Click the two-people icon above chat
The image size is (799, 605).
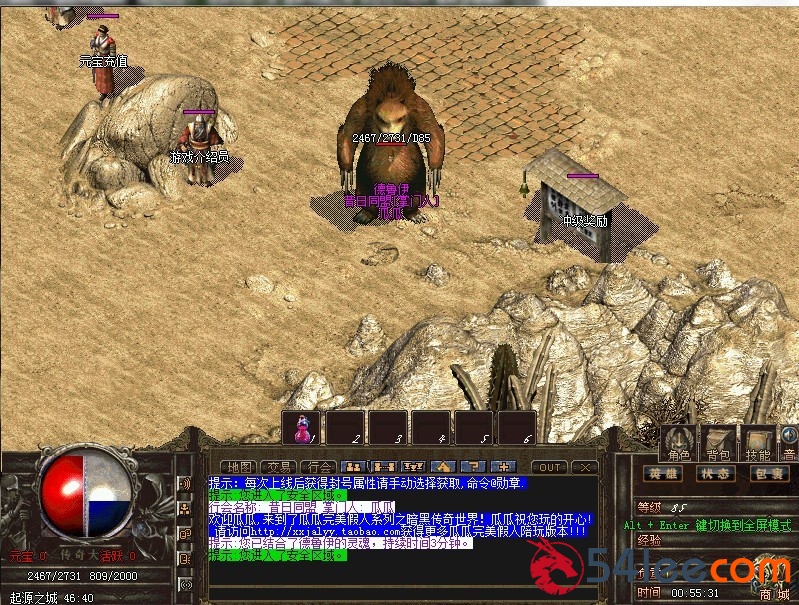(x=352, y=467)
